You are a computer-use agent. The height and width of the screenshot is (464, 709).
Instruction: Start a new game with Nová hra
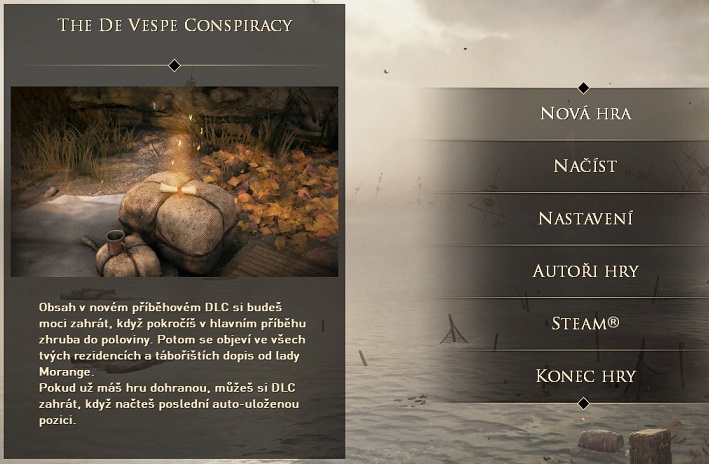tap(585, 113)
